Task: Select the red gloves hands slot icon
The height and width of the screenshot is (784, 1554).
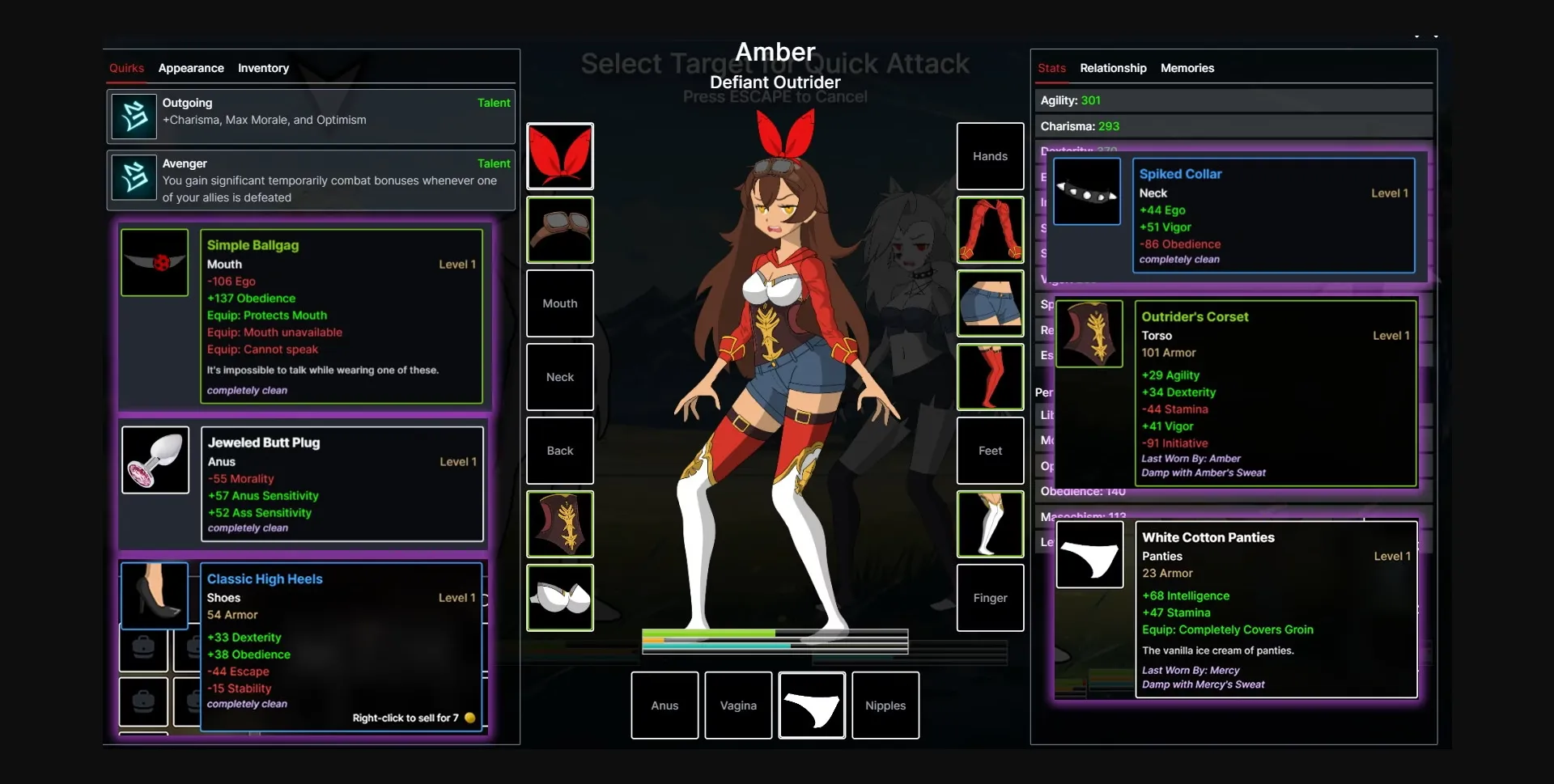Action: [990, 230]
